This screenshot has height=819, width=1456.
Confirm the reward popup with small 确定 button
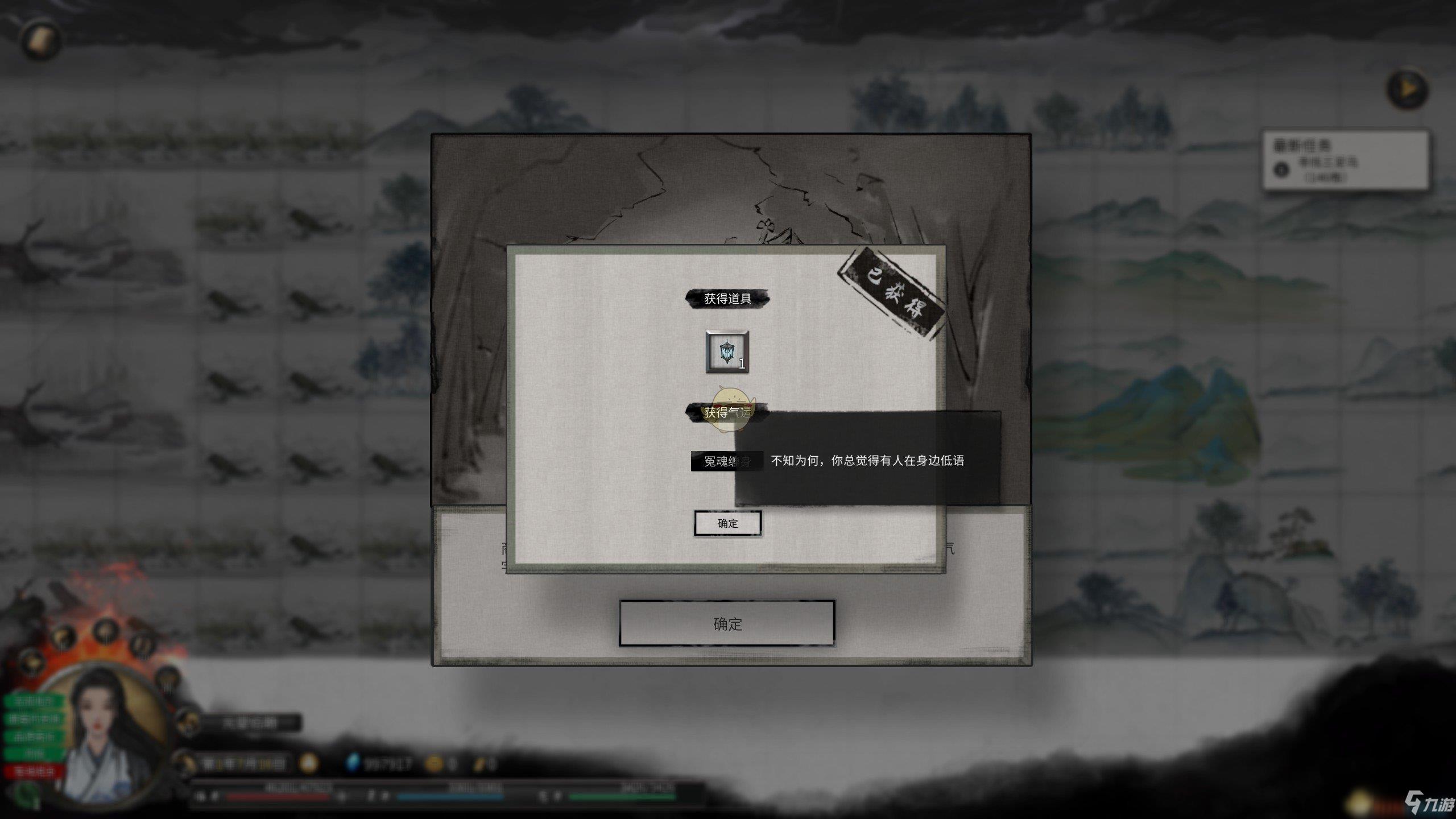coord(727,523)
